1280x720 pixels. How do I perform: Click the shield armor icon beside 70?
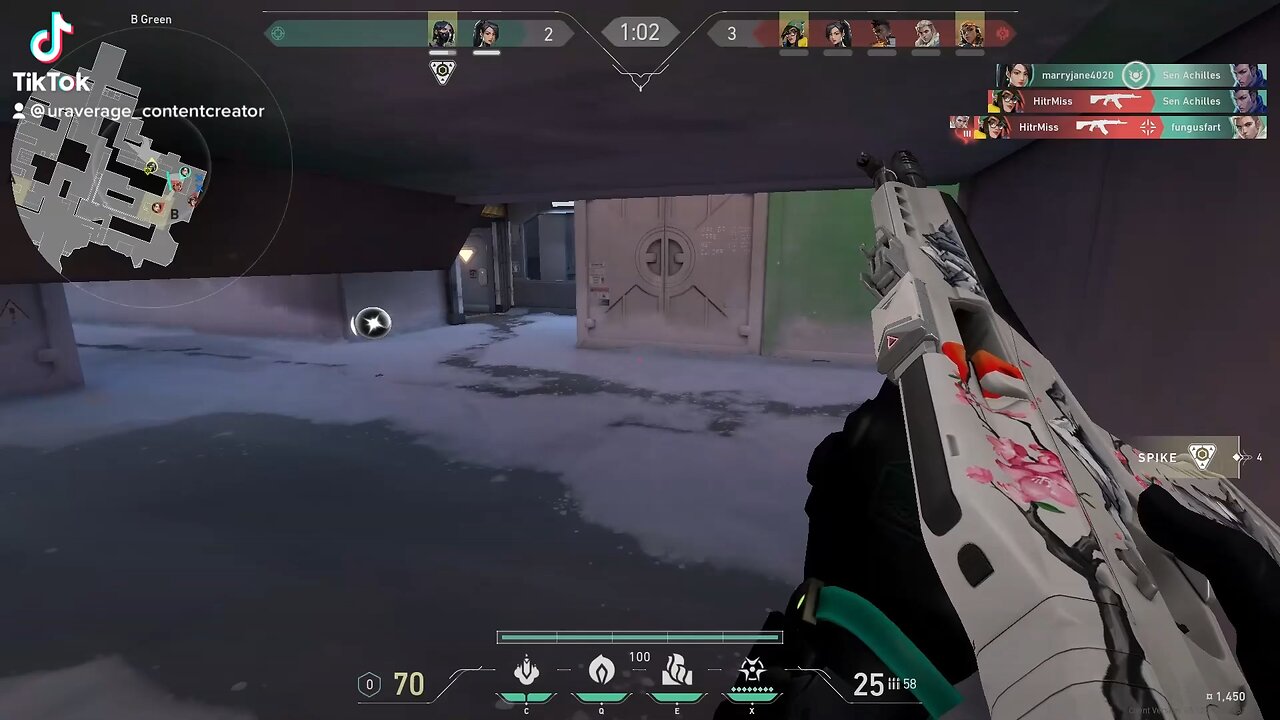tap(370, 684)
